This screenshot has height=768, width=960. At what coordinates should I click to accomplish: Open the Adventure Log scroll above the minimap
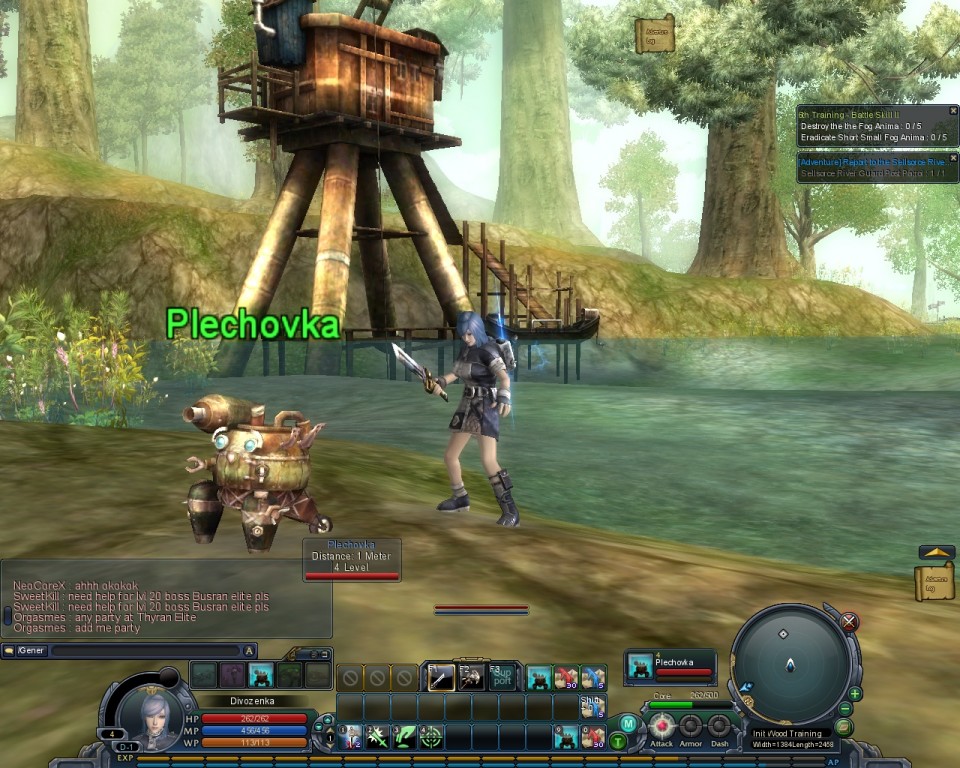tap(935, 582)
